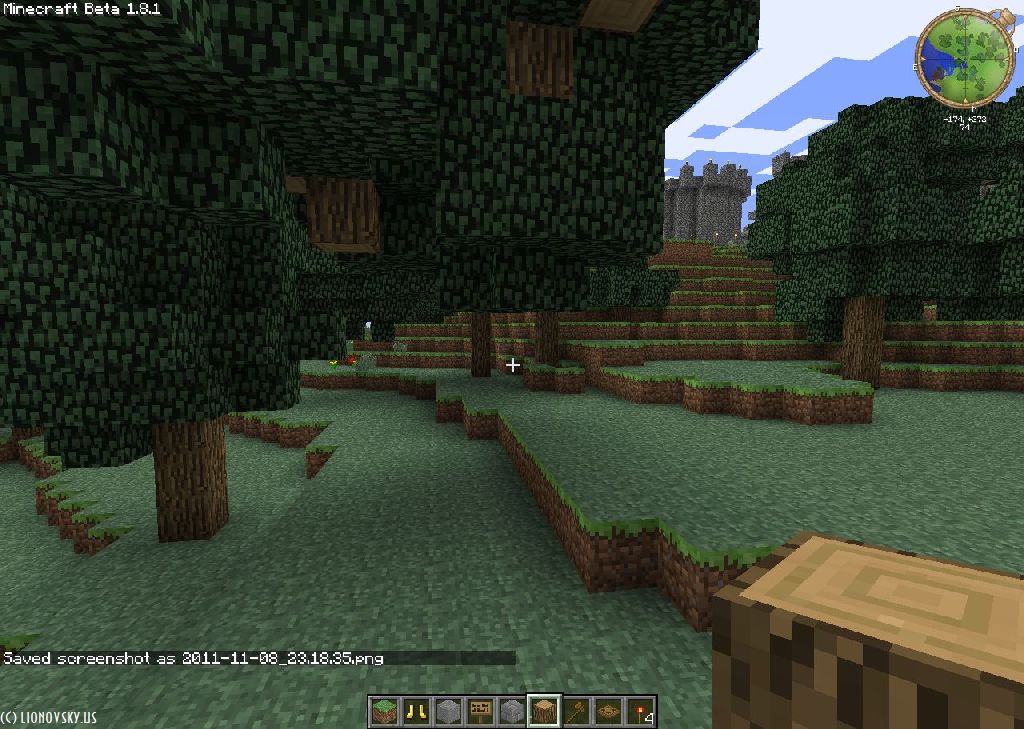Select the highlighted wood log slot
Image resolution: width=1024 pixels, height=729 pixels.
click(544, 712)
